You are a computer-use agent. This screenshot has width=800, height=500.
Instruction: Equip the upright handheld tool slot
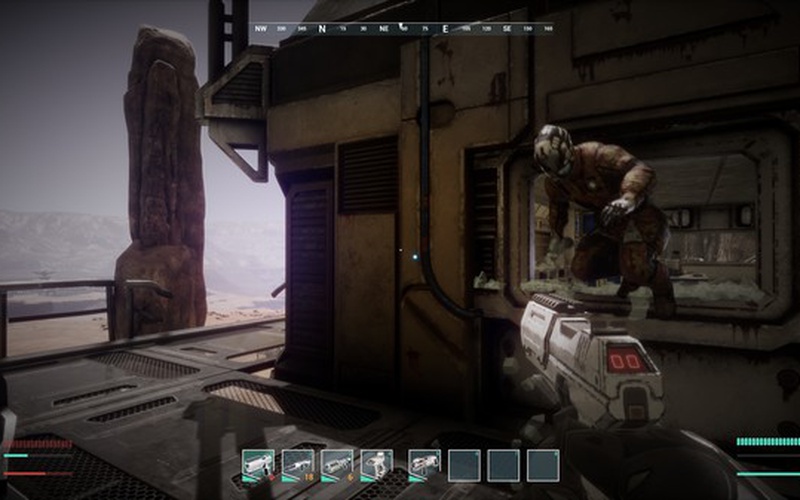point(376,464)
